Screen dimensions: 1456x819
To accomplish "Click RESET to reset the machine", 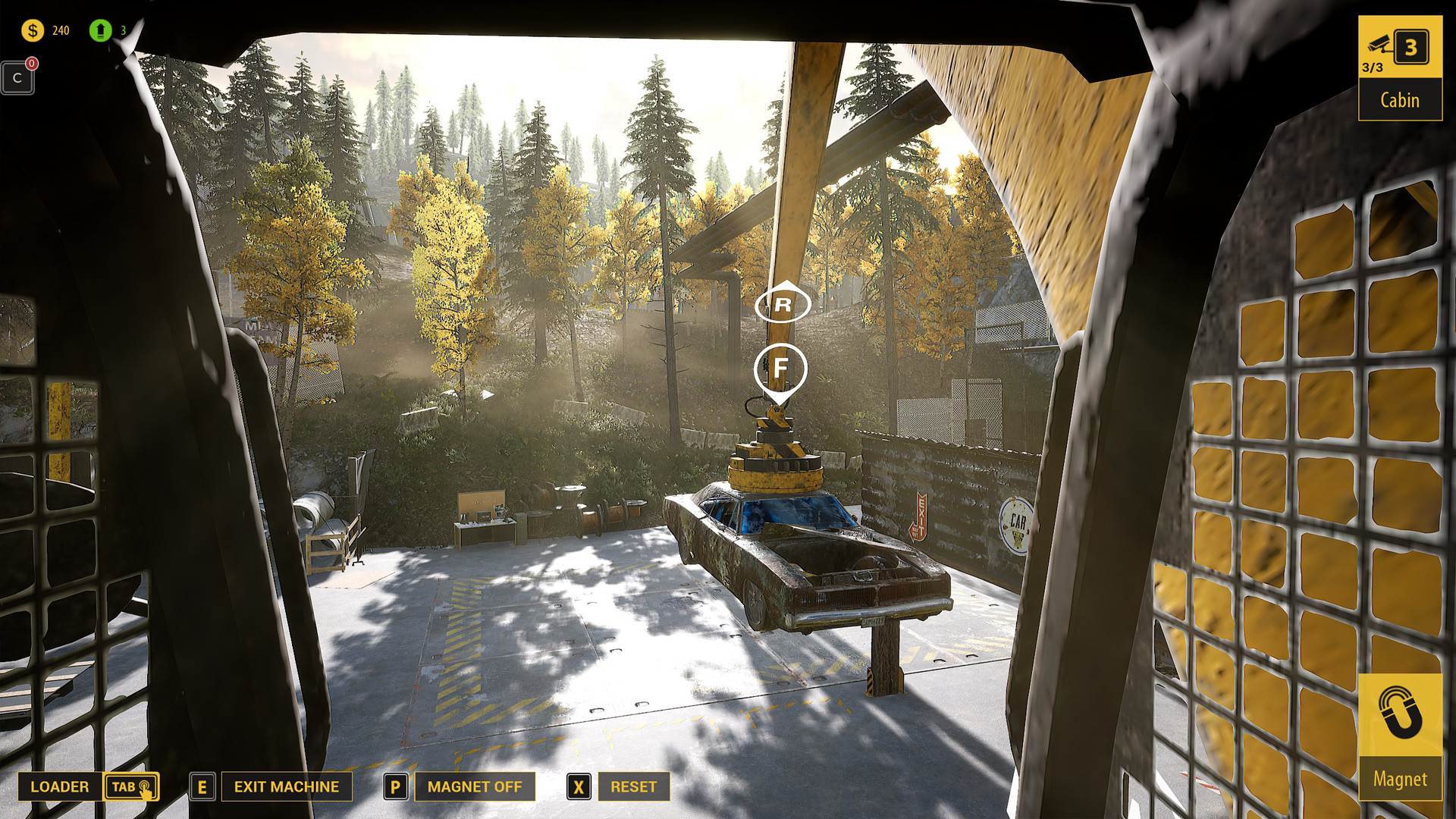I will tap(634, 786).
